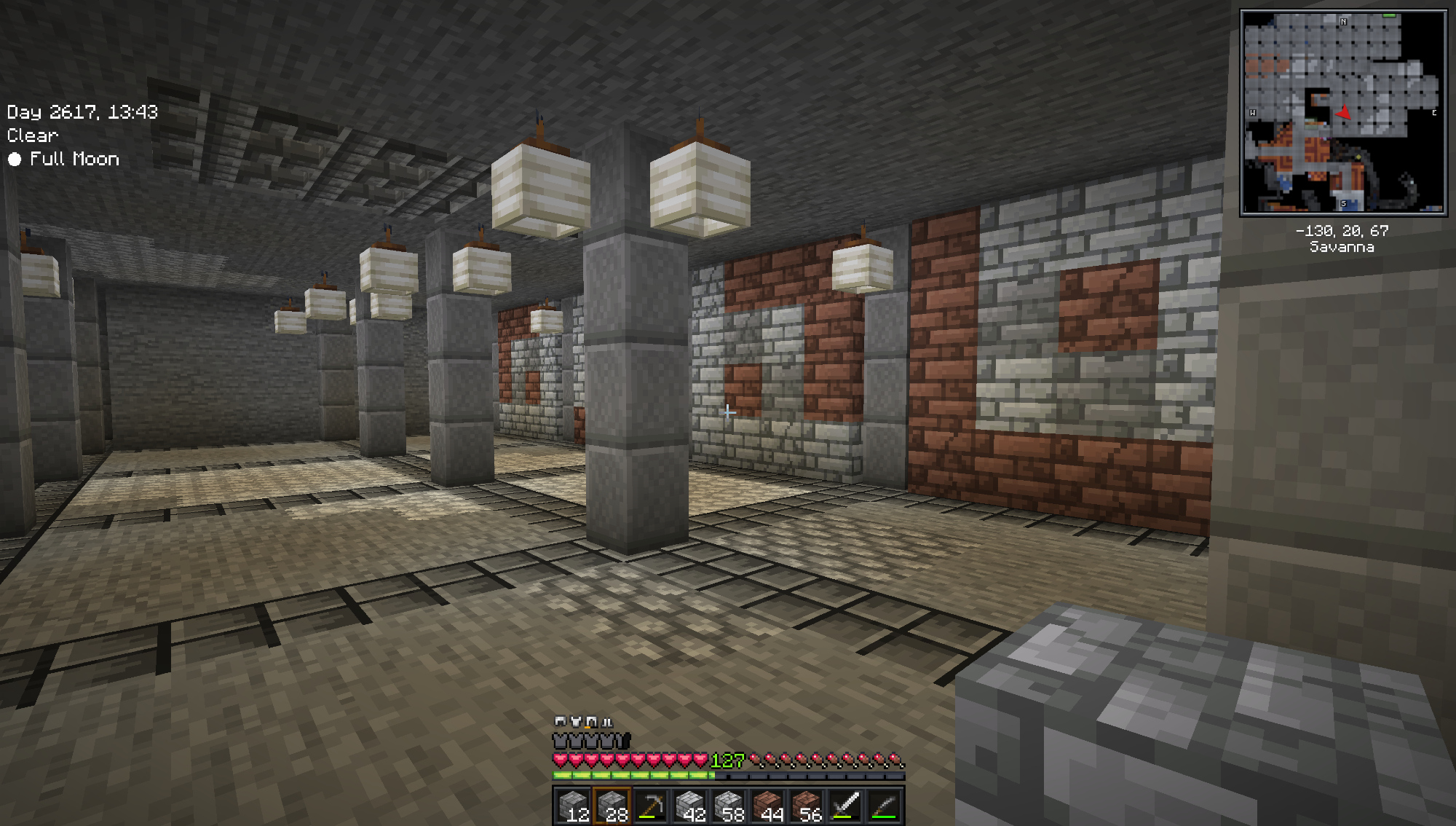Select the pickaxe hotbar slot
Screen dimensions: 1456x826
coord(651,806)
